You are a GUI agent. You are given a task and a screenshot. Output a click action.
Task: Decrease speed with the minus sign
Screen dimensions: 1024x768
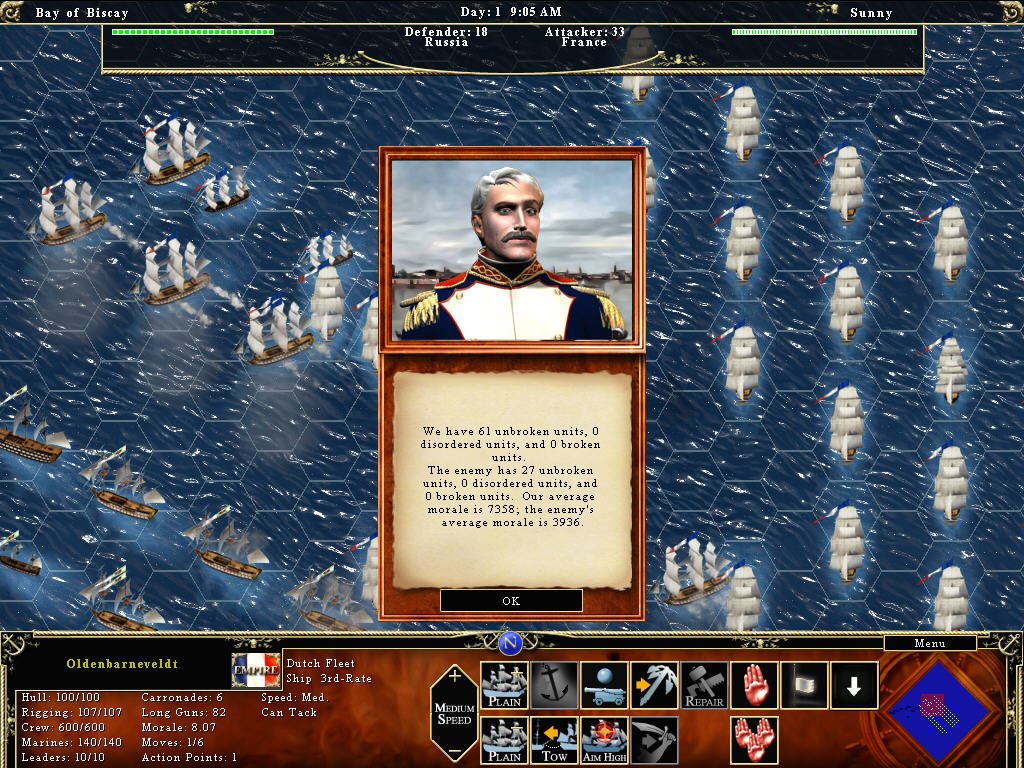click(455, 751)
